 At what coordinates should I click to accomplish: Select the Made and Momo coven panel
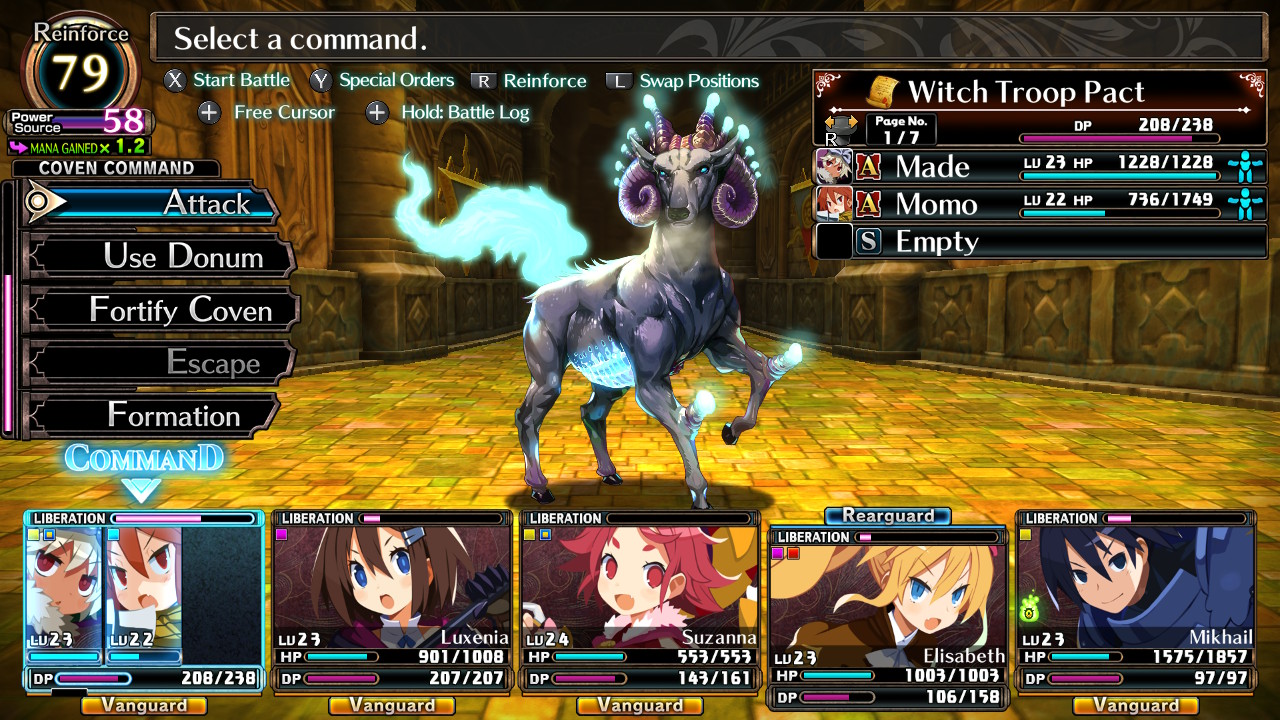pyautogui.click(x=144, y=600)
